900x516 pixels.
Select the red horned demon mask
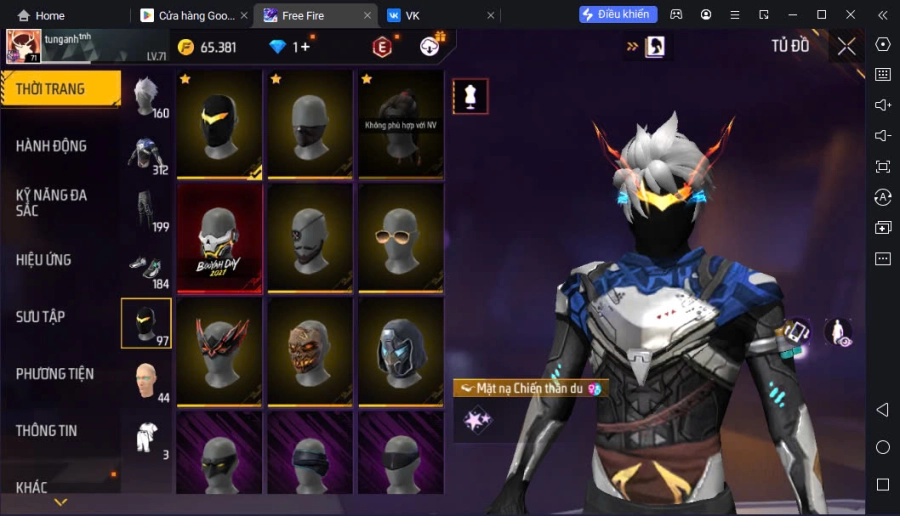[x=219, y=351]
